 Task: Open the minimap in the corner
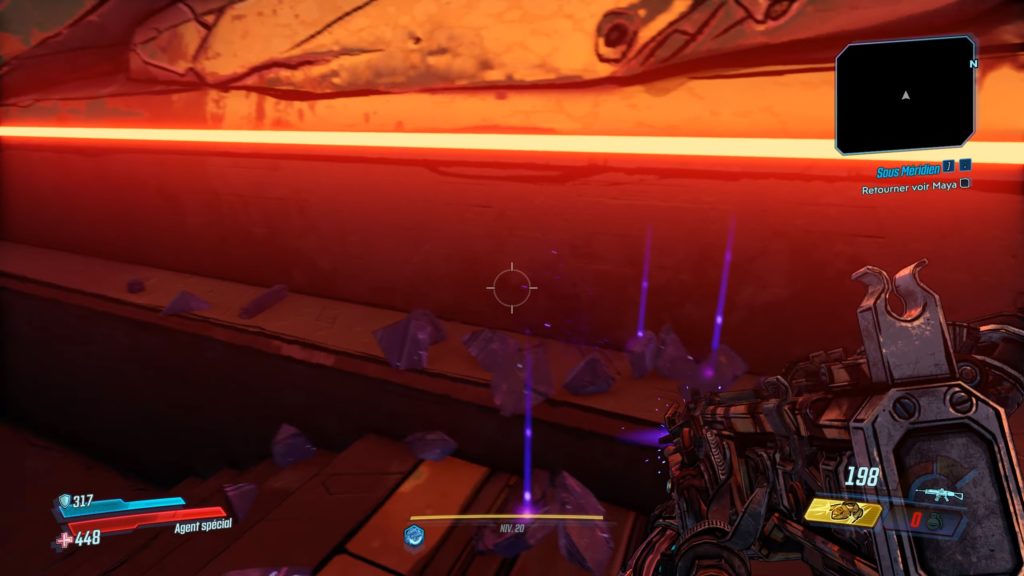coord(905,94)
